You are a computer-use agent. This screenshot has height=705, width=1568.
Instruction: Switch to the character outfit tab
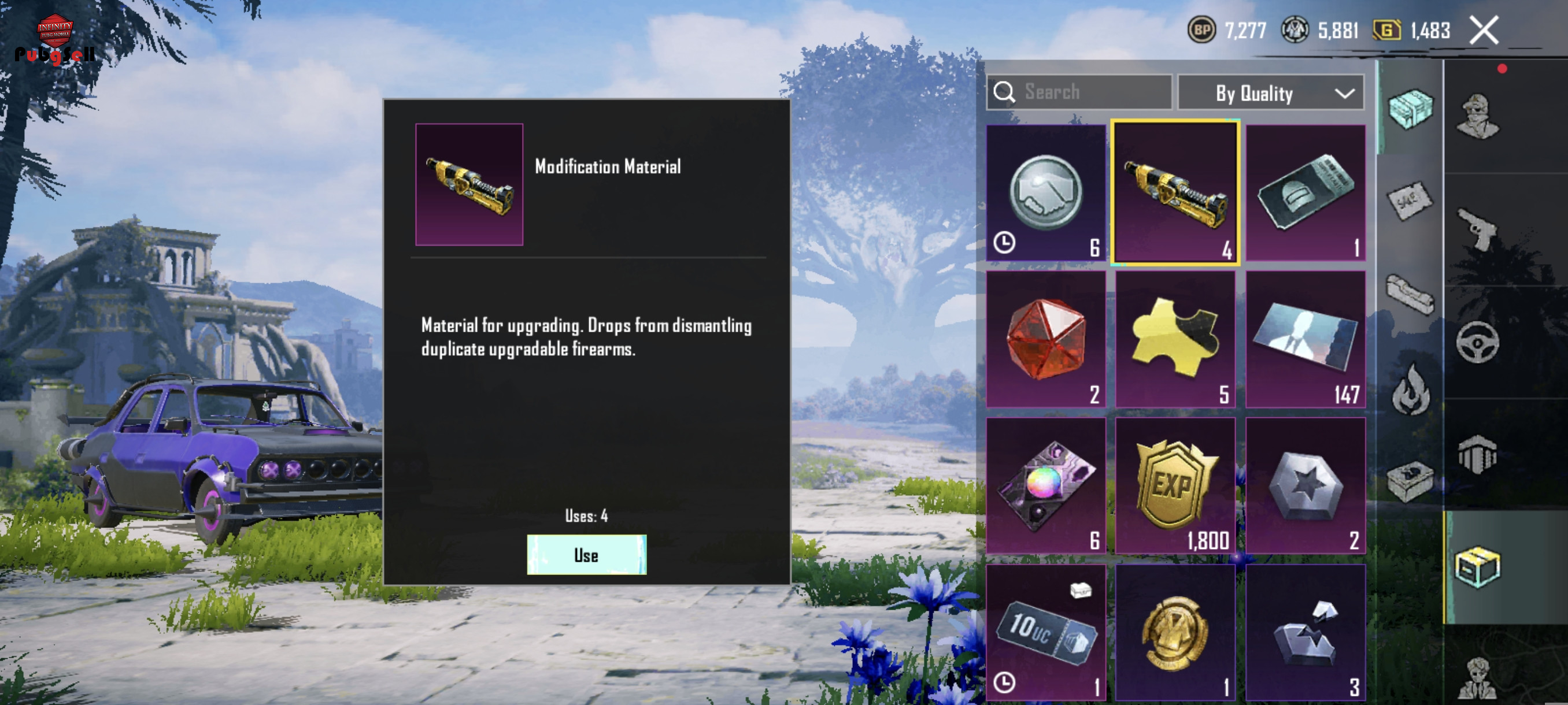1477,116
